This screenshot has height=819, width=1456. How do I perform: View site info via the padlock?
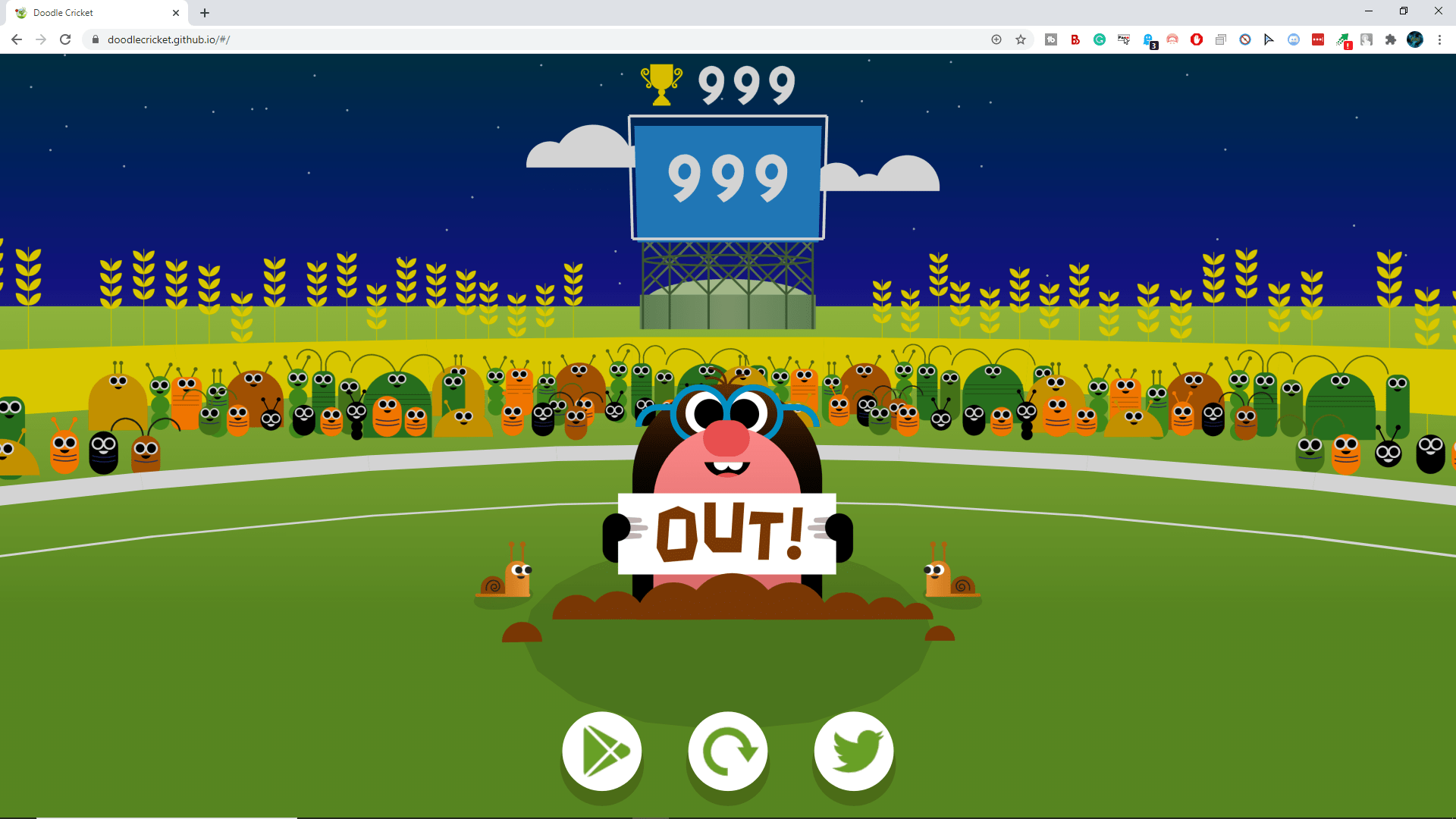click(96, 39)
